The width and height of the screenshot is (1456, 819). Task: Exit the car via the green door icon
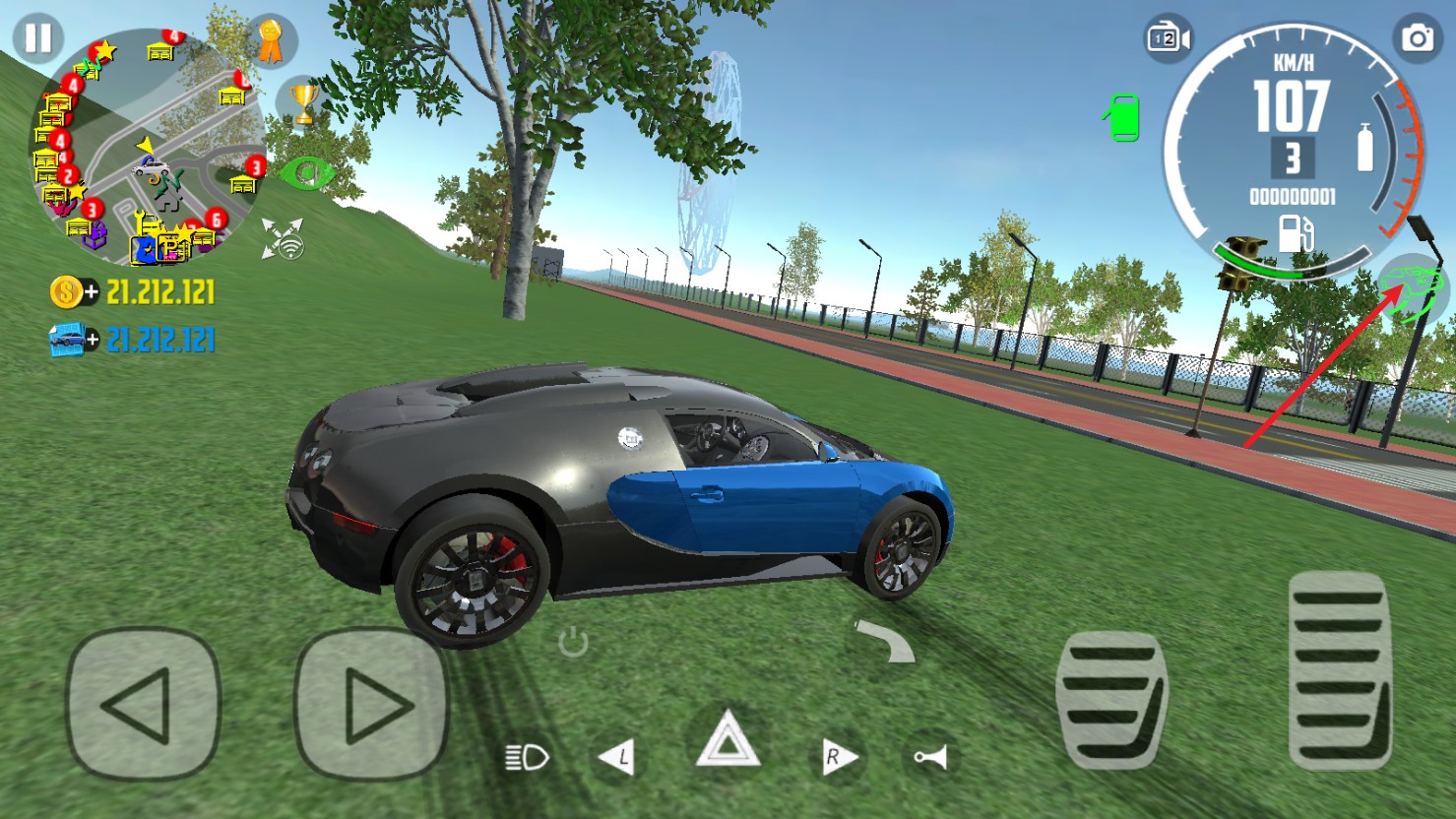(1123, 118)
